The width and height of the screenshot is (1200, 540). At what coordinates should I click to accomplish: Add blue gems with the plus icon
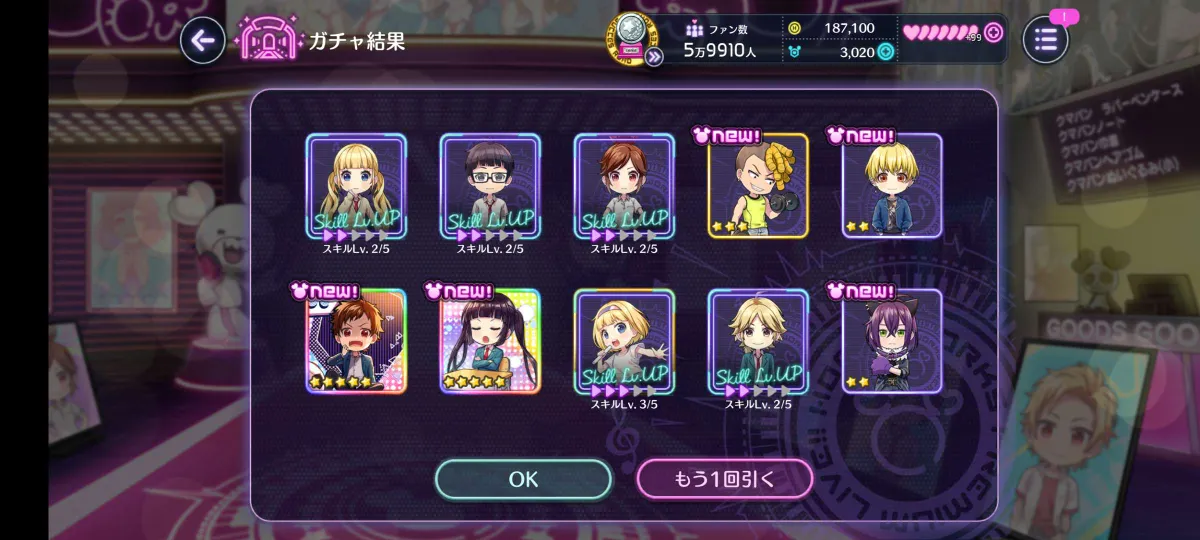click(x=885, y=52)
